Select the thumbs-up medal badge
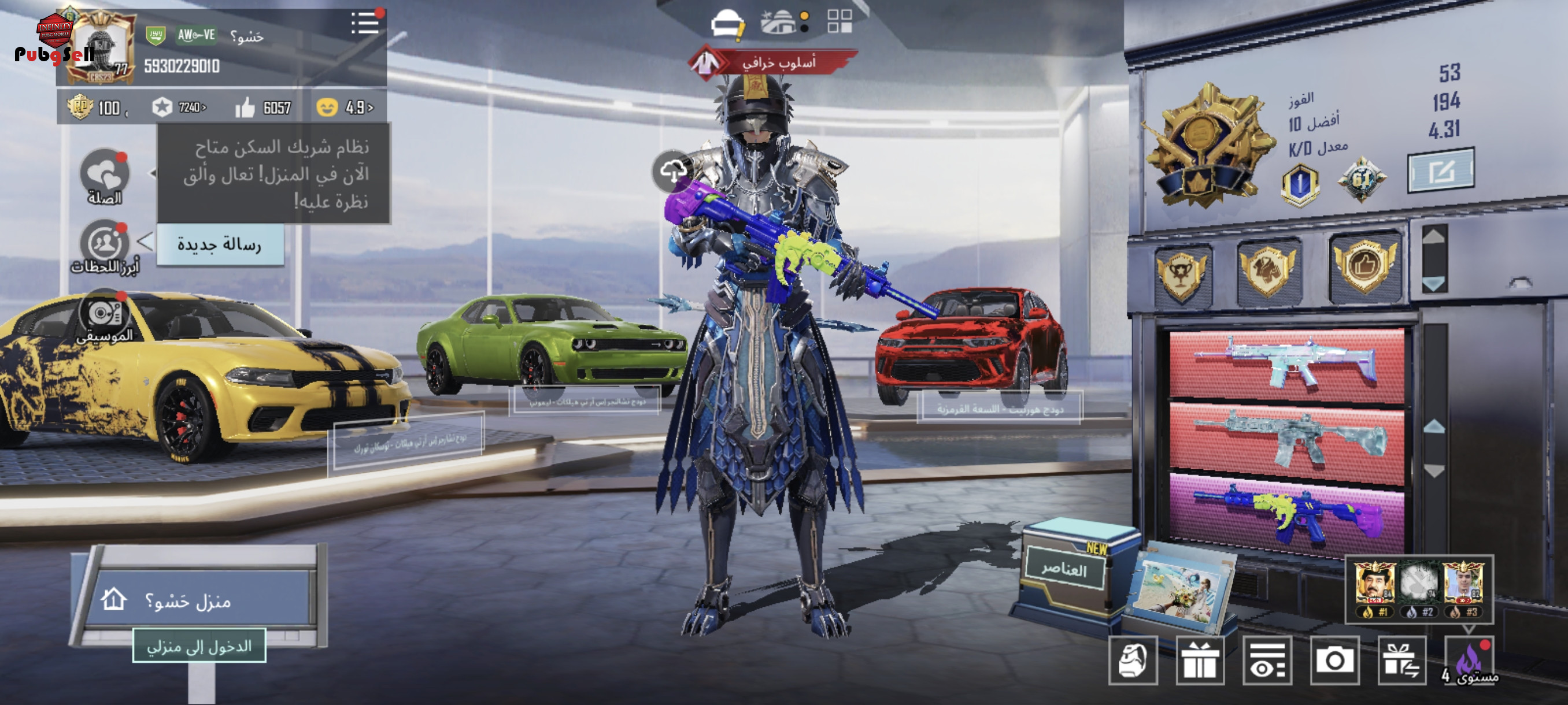This screenshot has width=1568, height=705. point(1364,266)
